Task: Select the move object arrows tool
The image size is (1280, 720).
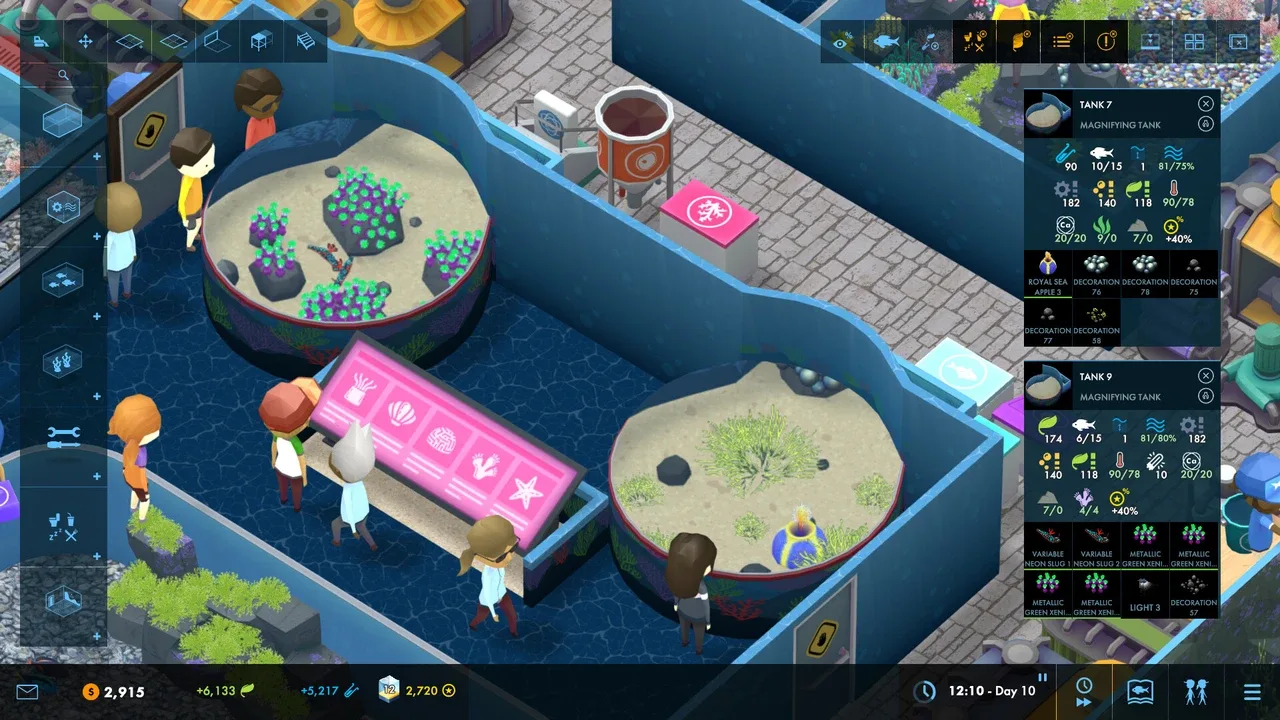Action: pos(86,42)
